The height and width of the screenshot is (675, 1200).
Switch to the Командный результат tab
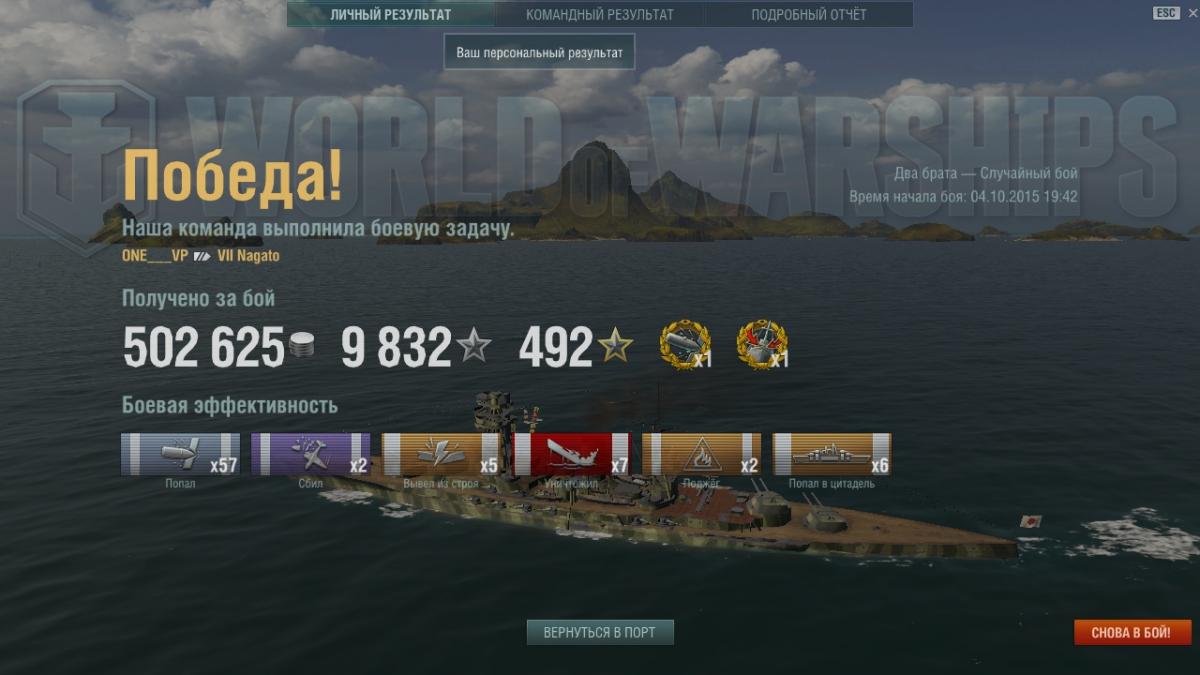click(x=600, y=15)
